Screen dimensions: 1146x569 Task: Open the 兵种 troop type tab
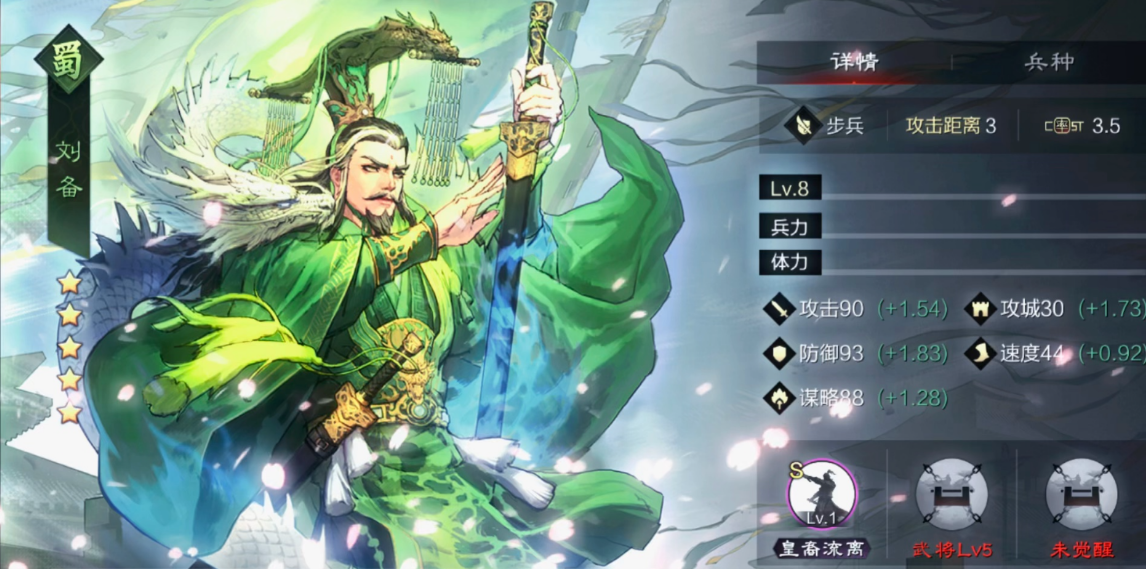click(x=1048, y=62)
